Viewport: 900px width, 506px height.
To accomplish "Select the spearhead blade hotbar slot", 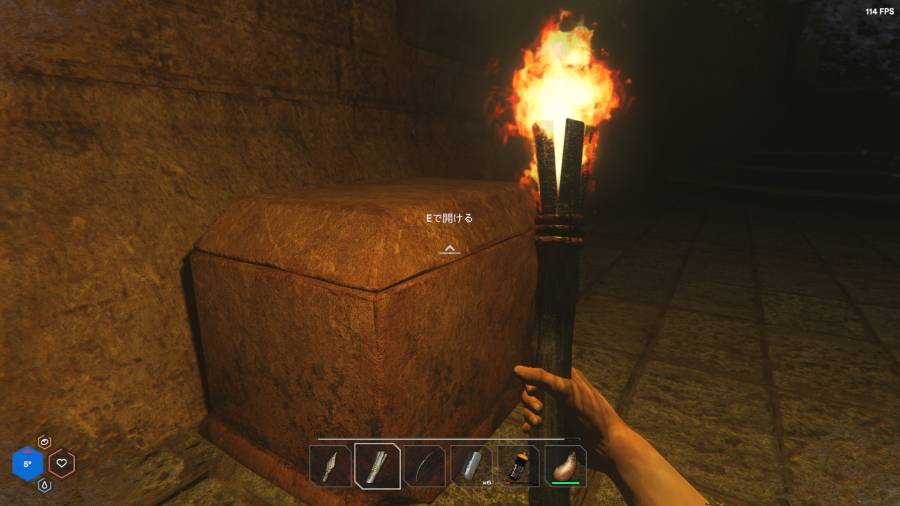I will (x=330, y=466).
